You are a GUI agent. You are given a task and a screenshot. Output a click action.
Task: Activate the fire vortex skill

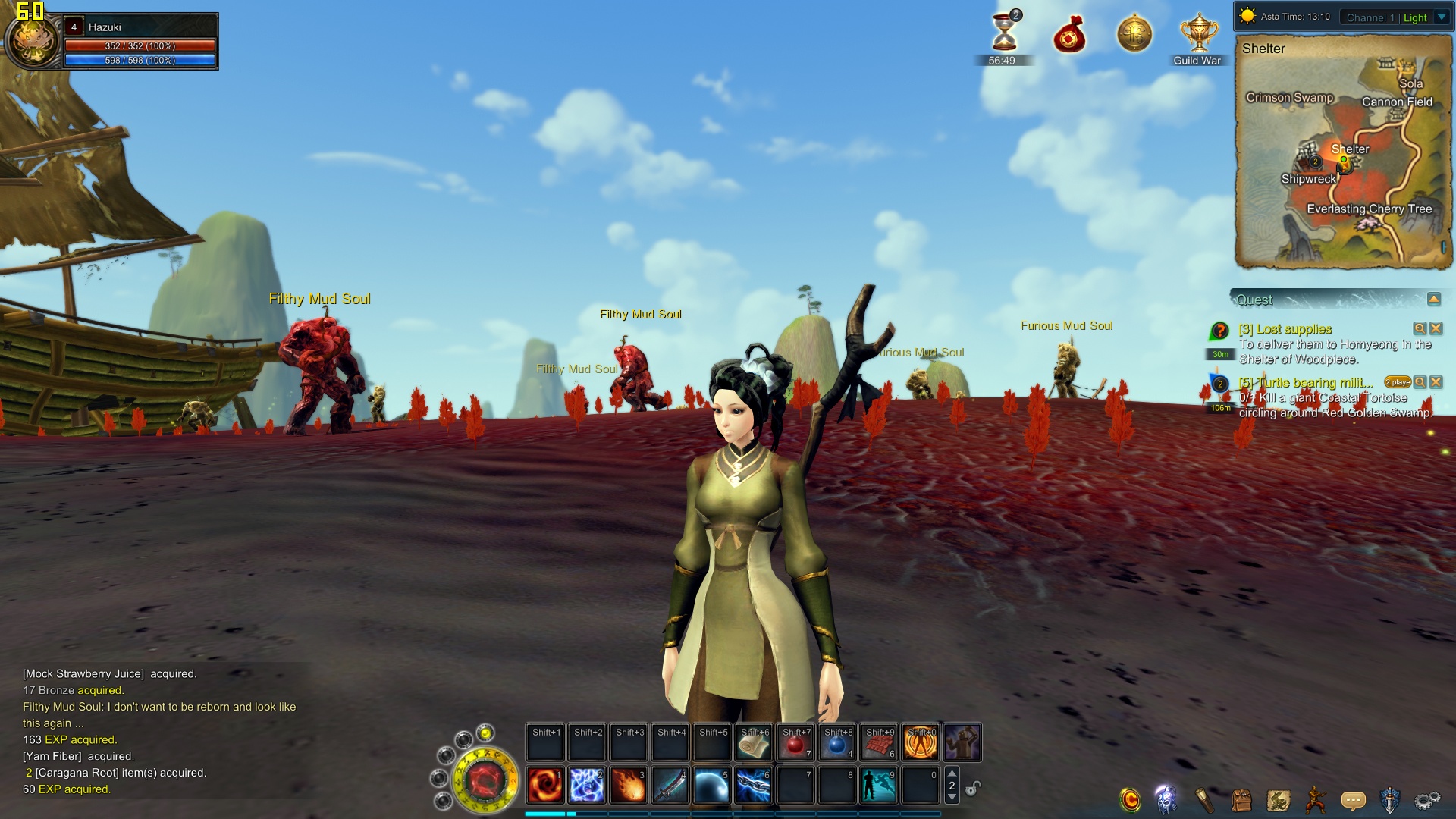[x=544, y=785]
